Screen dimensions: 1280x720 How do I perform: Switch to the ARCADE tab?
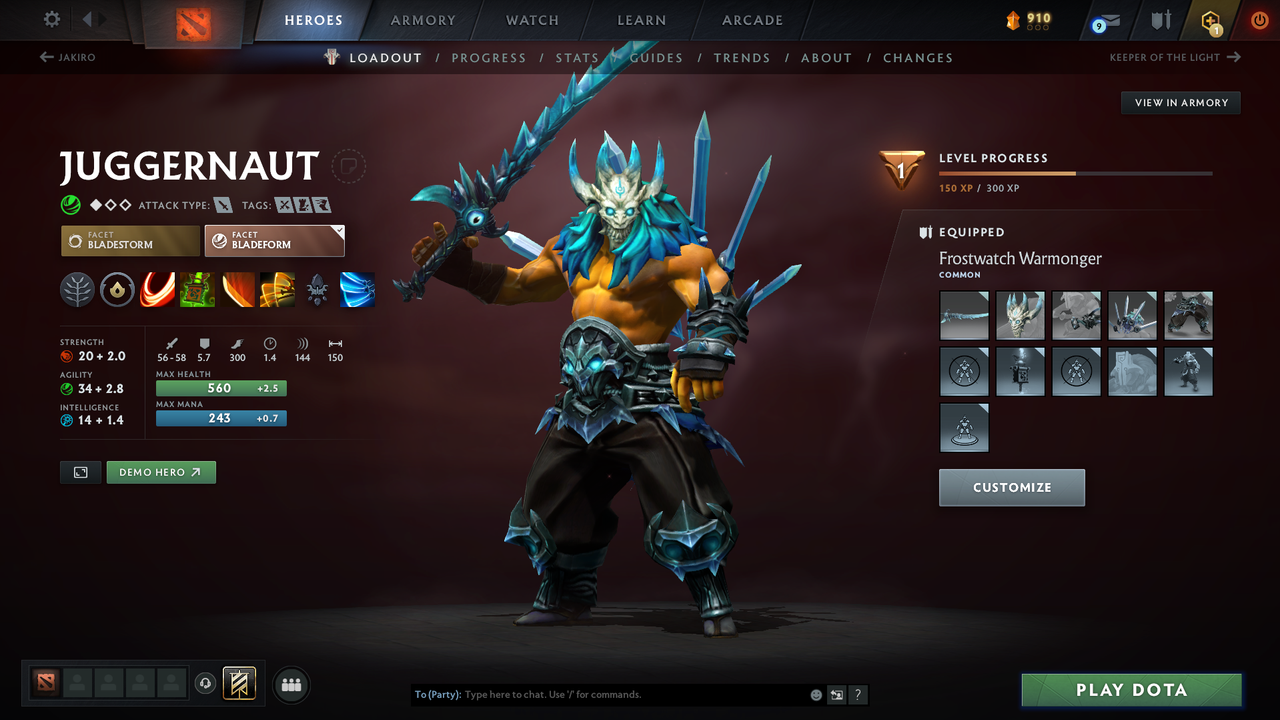751,20
